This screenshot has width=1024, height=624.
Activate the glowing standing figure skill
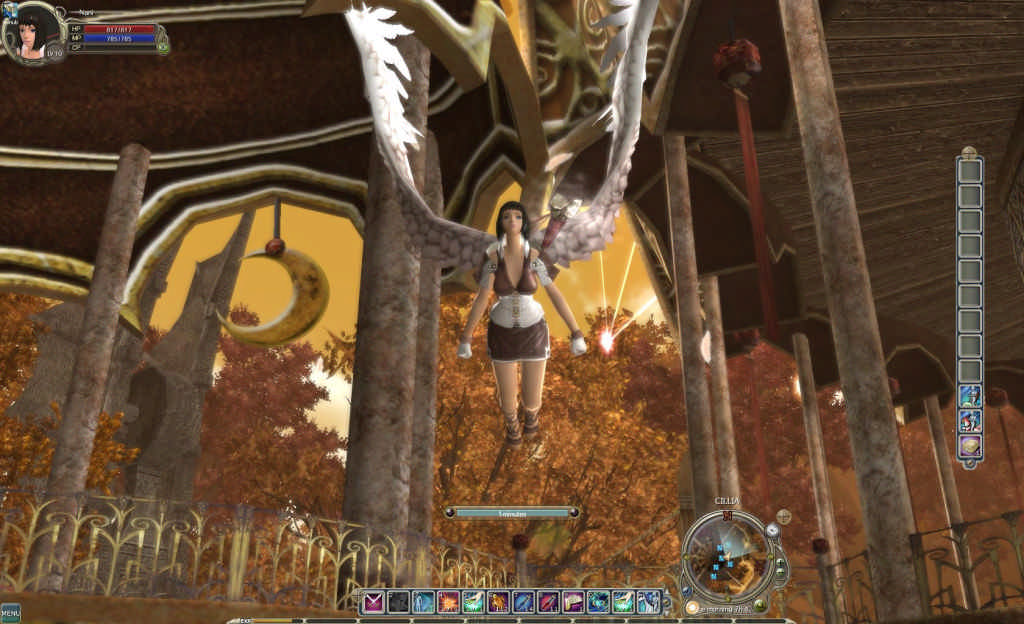point(423,602)
